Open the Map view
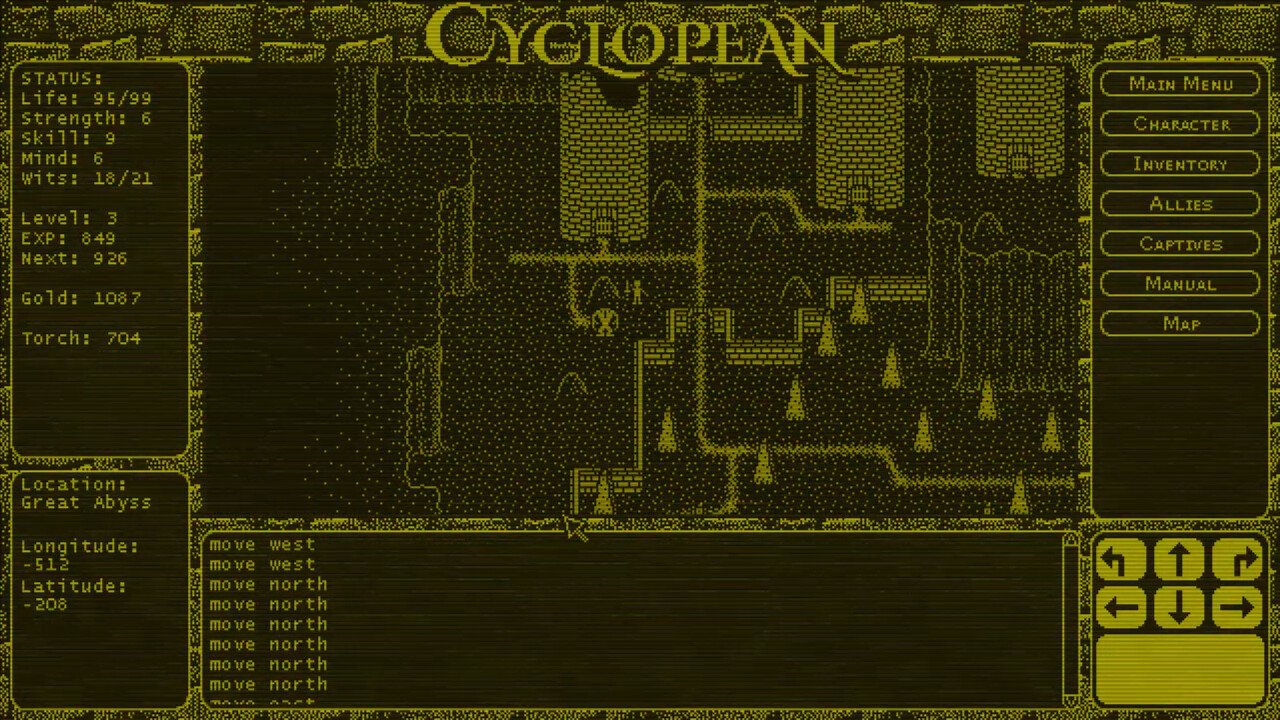Screen dimensions: 1280x720 coord(1180,323)
